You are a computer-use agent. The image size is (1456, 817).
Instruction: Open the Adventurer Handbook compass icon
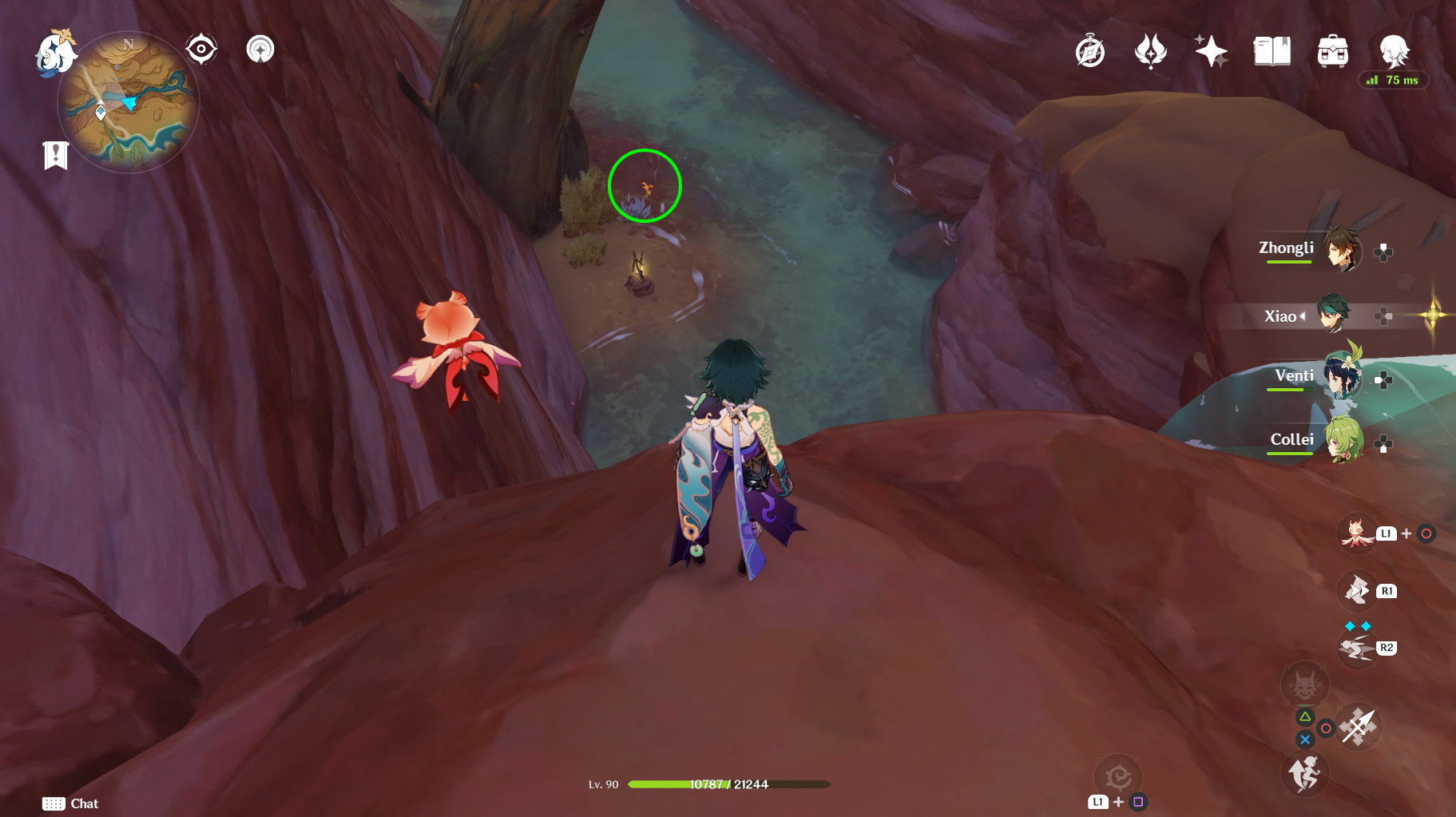pyautogui.click(x=1089, y=51)
